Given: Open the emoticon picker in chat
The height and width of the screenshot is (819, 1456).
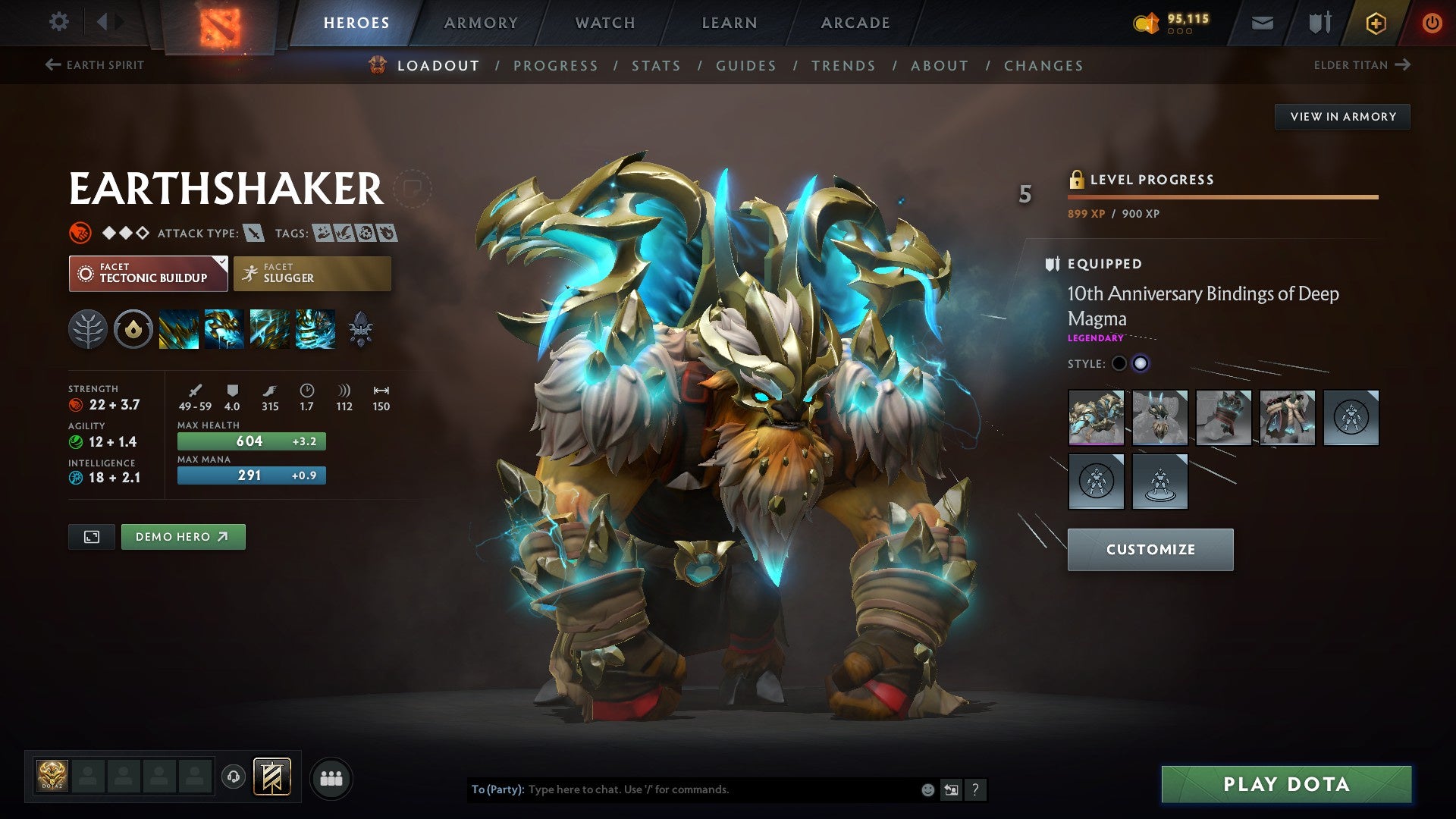Looking at the screenshot, I should (x=927, y=789).
